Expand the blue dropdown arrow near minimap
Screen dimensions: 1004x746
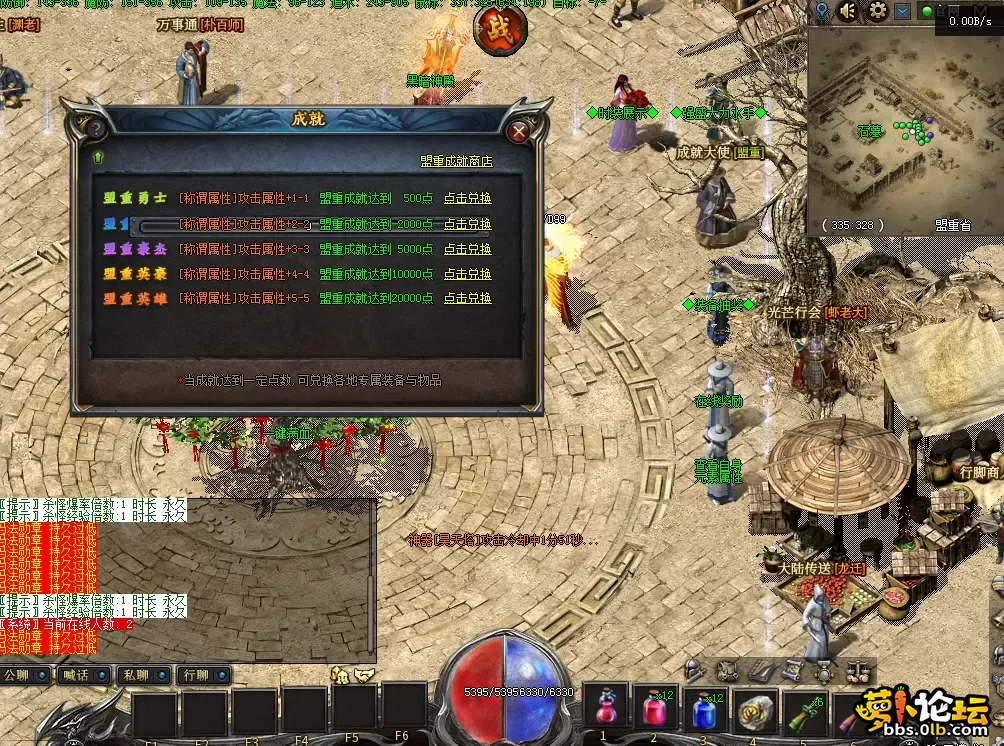[903, 11]
